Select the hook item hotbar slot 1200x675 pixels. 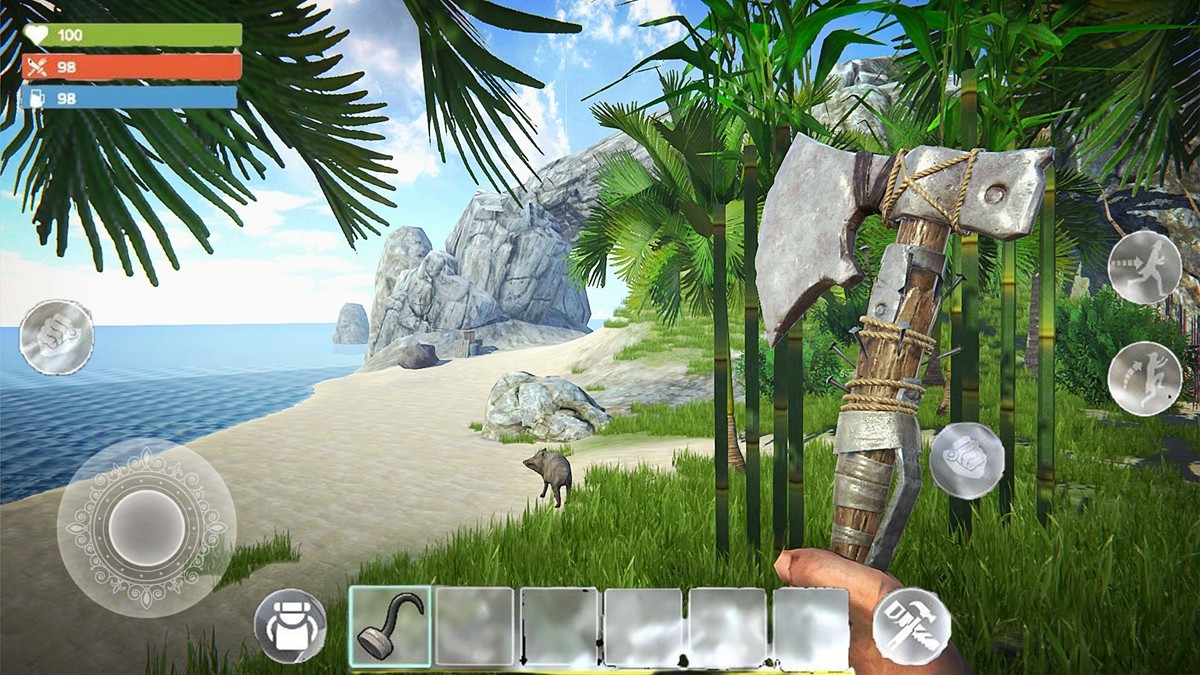pyautogui.click(x=390, y=626)
